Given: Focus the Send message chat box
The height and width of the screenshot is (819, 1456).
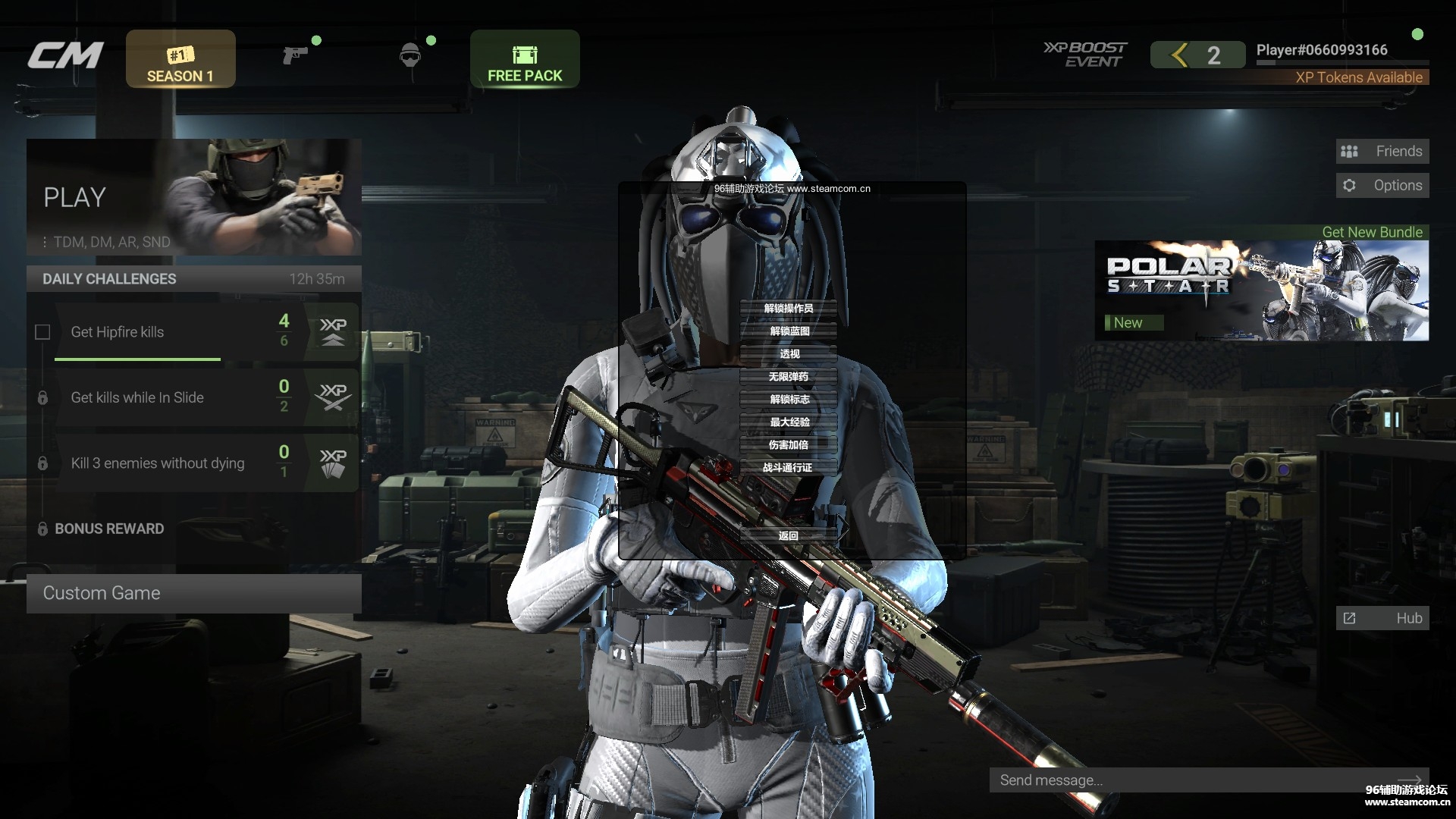Looking at the screenshot, I should 1191,780.
